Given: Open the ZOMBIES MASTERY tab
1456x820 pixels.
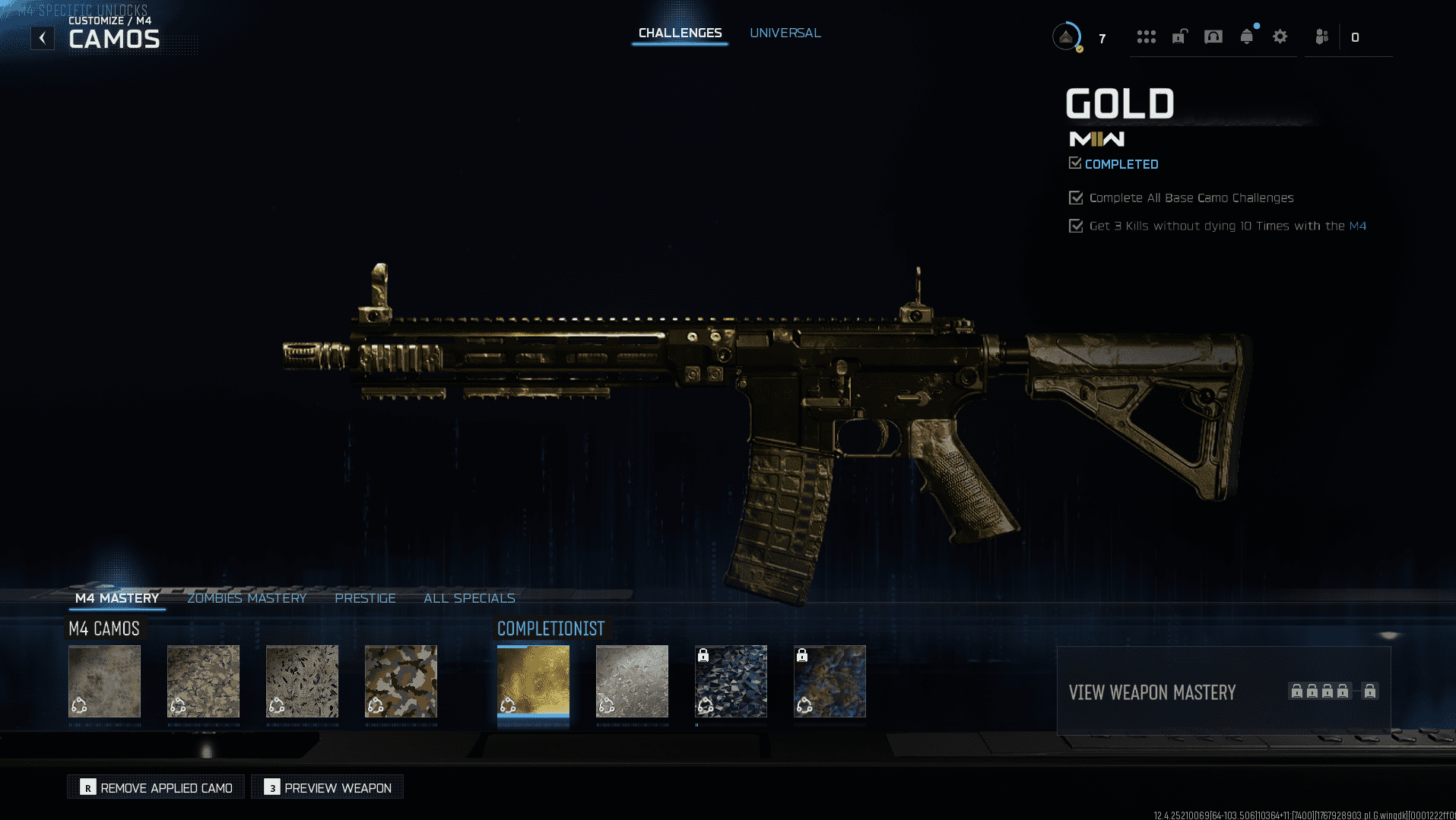Looking at the screenshot, I should (x=247, y=598).
